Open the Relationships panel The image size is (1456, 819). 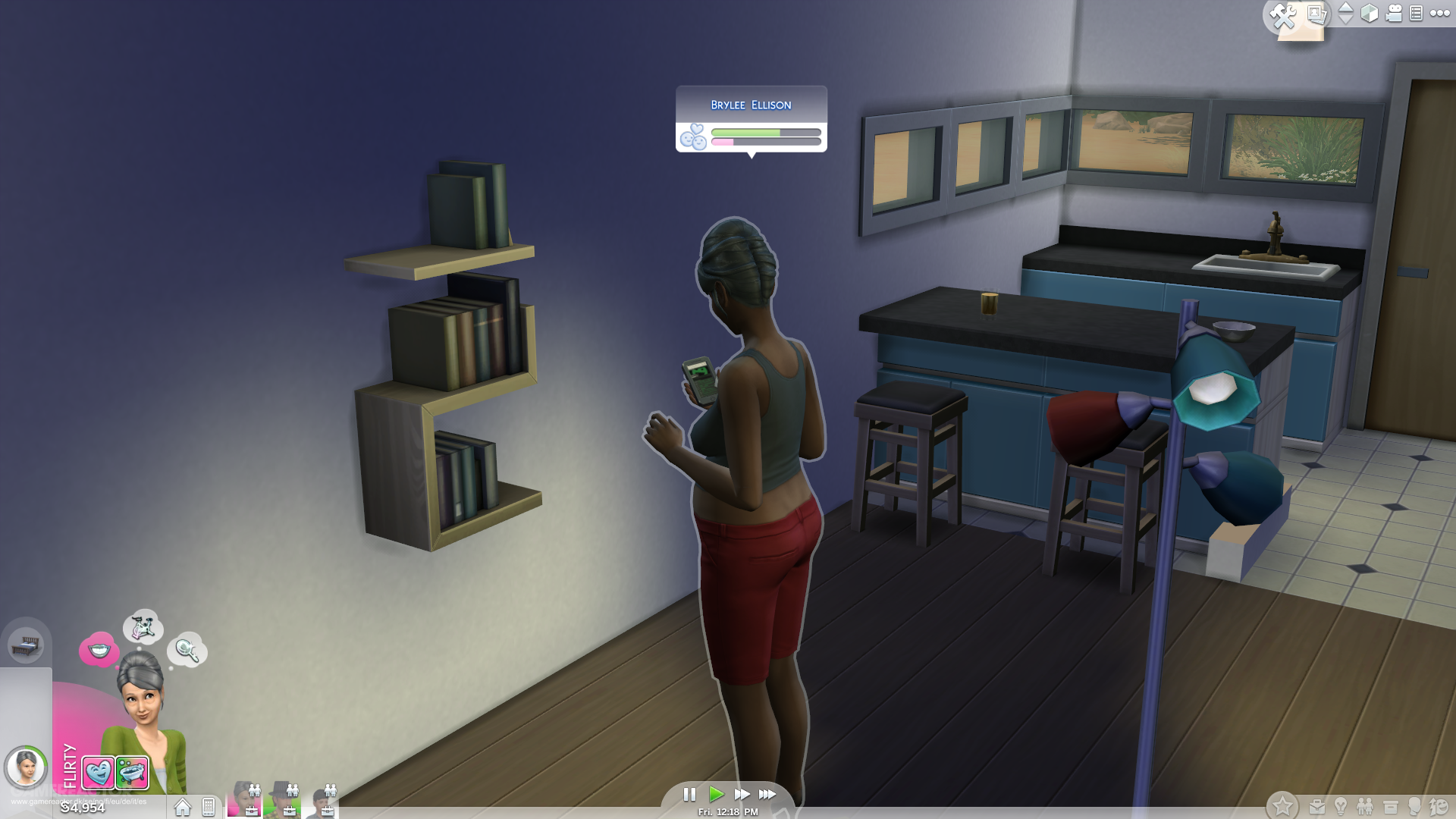[x=1366, y=805]
